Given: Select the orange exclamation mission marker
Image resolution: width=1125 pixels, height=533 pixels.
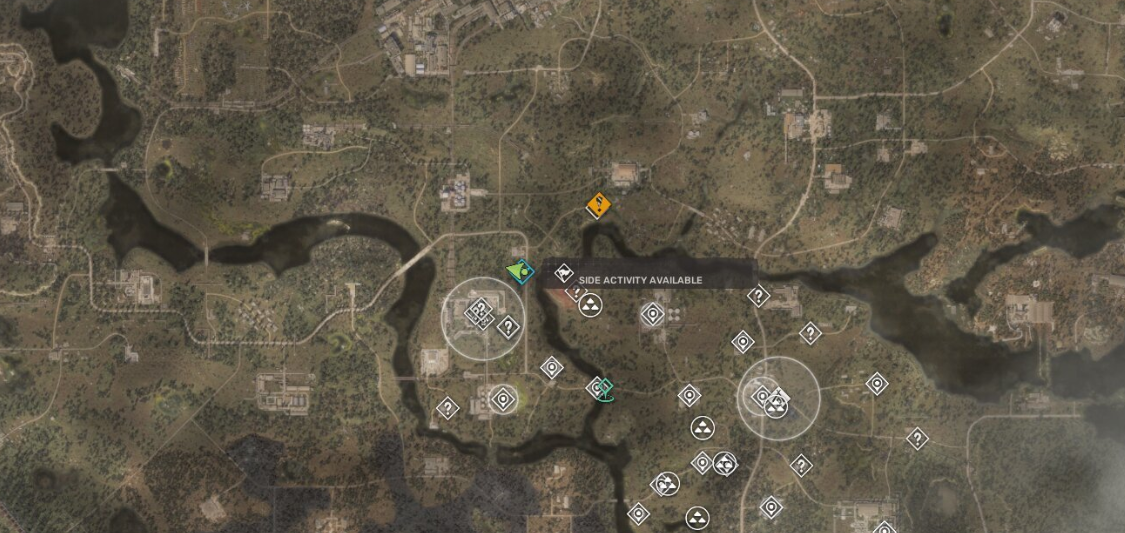Looking at the screenshot, I should [598, 205].
